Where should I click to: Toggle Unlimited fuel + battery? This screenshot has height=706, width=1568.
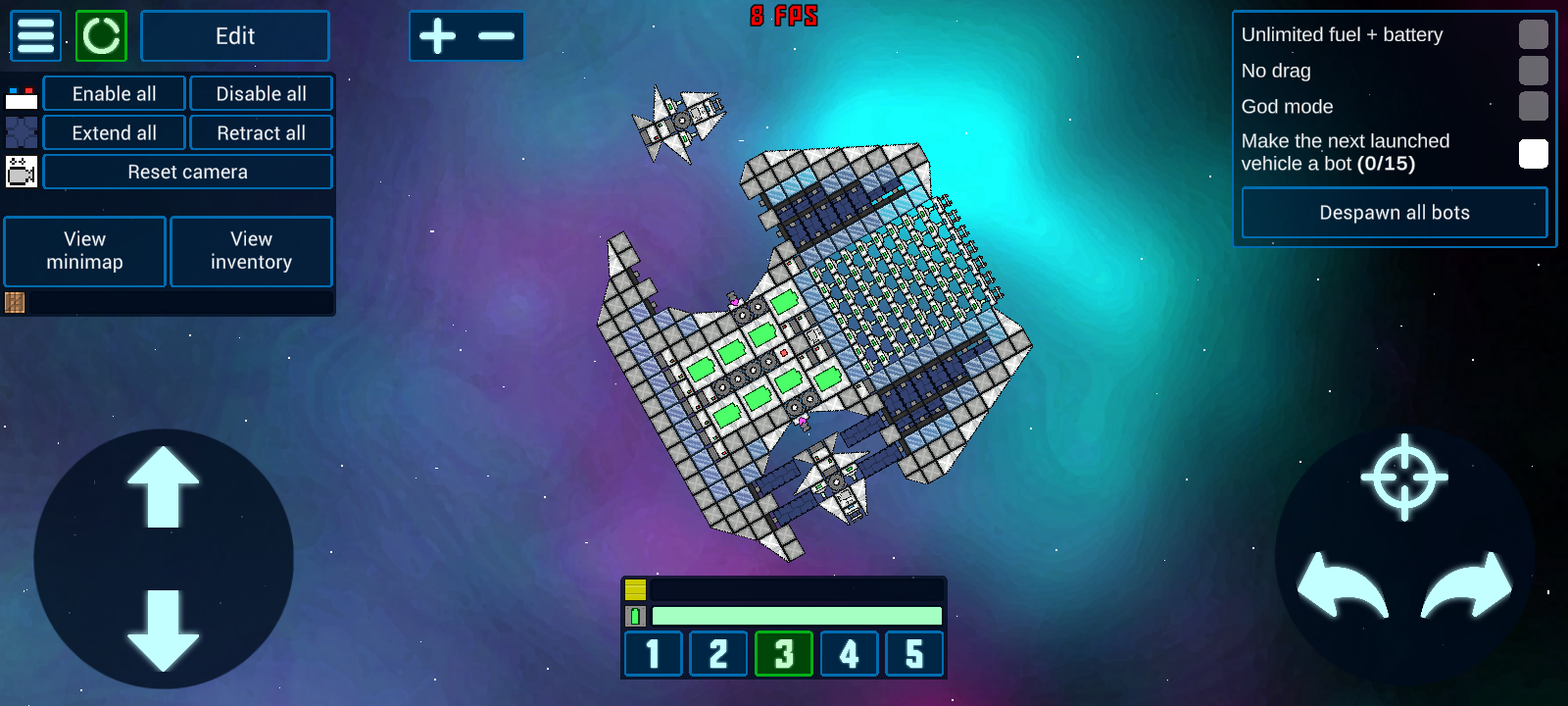[1533, 34]
